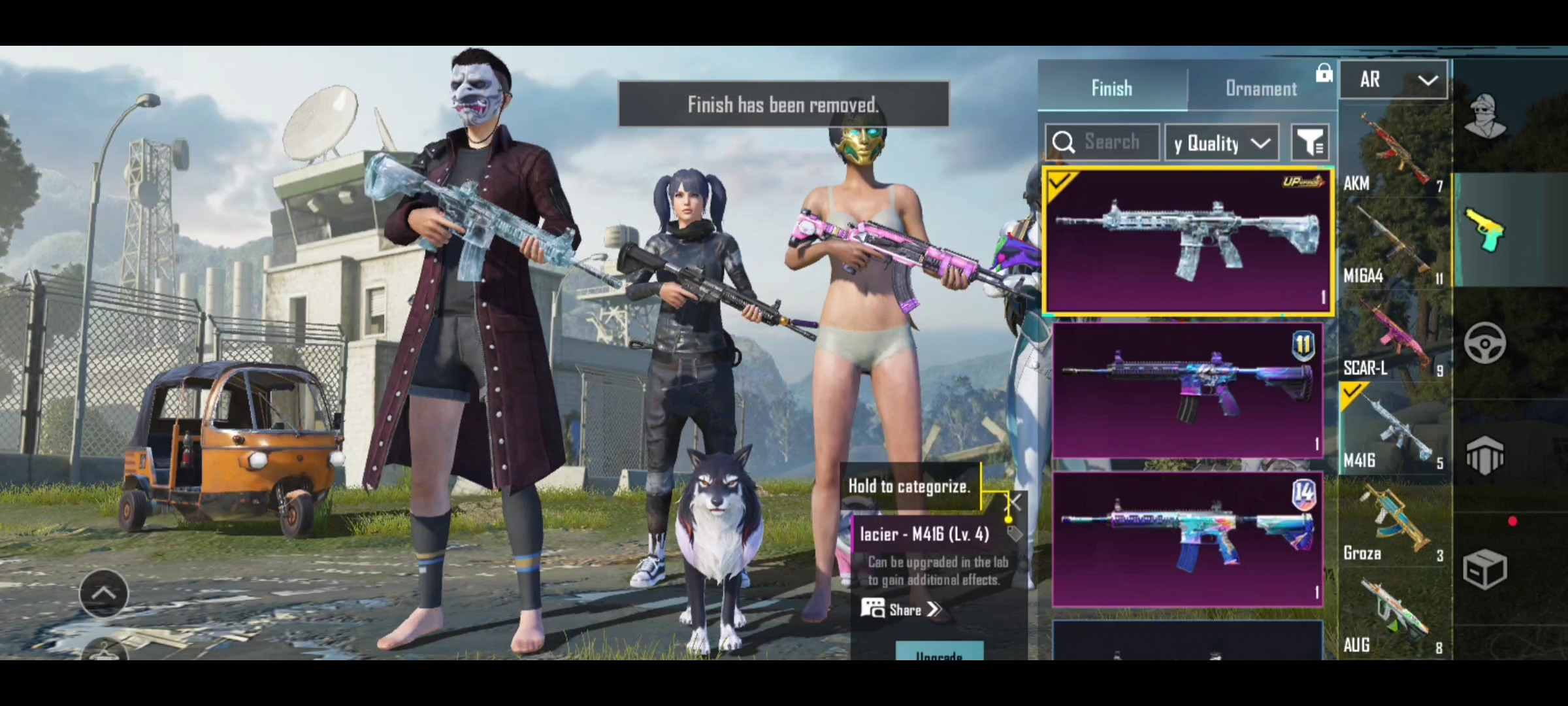Open the finish filter funnel button
The width and height of the screenshot is (1568, 706).
tap(1310, 142)
